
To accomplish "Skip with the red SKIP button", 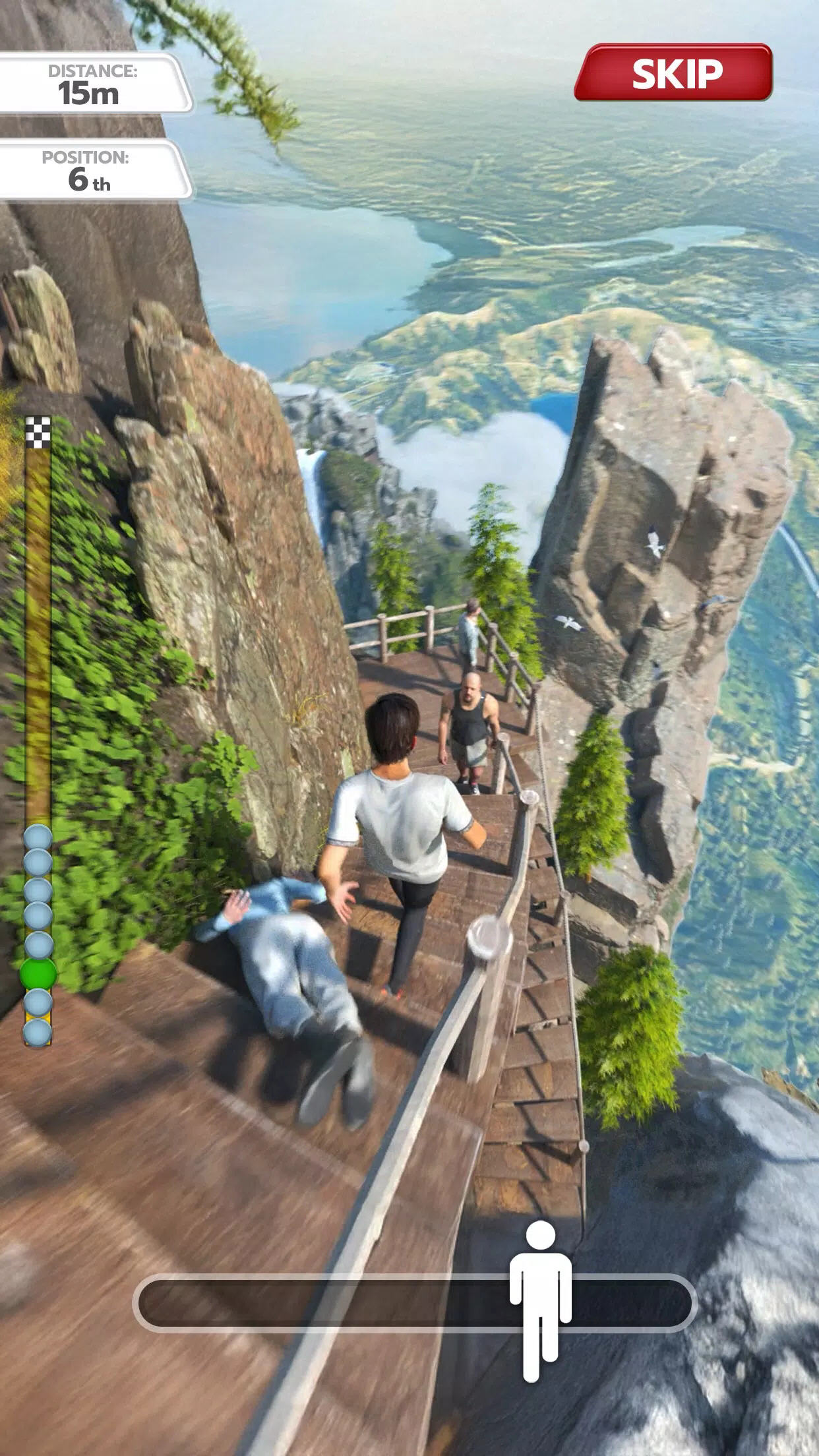I will click(x=673, y=73).
